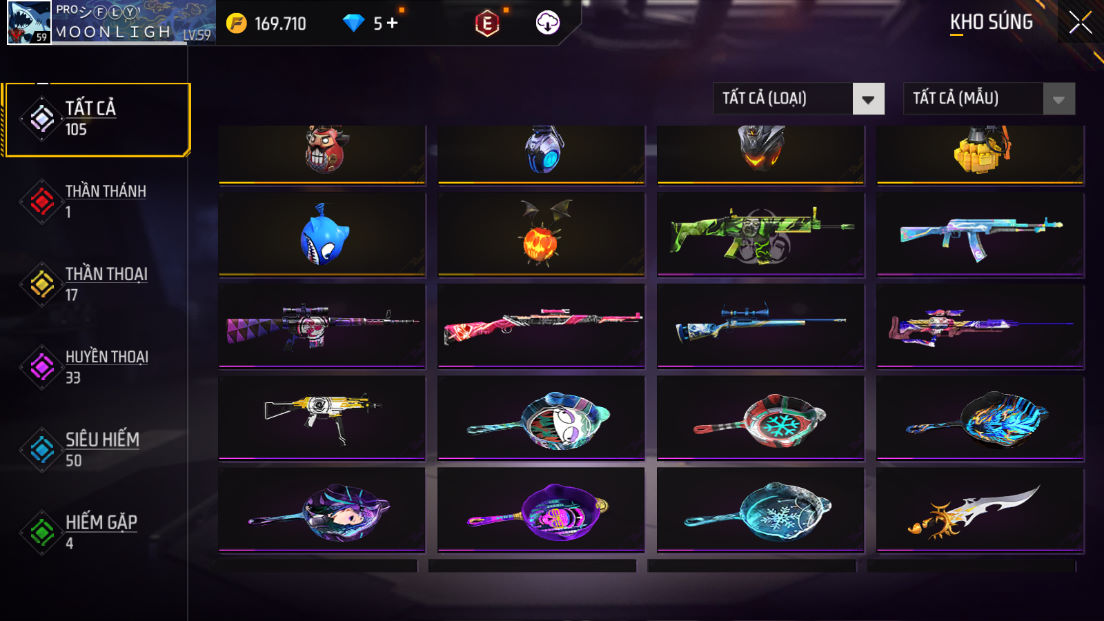Select the blue flame pan skin
The width and height of the screenshot is (1104, 621).
(979, 419)
